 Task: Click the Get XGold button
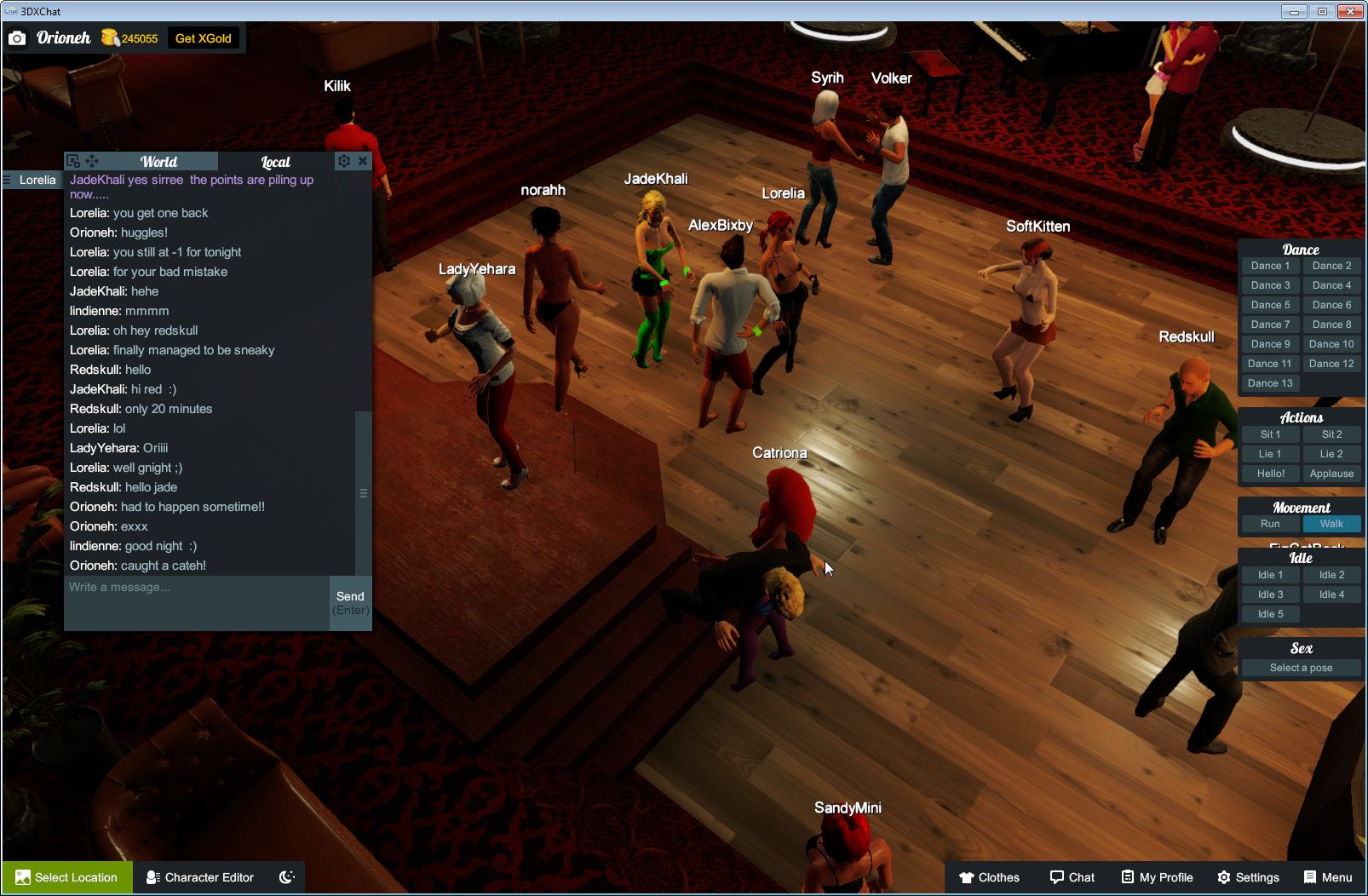click(204, 37)
